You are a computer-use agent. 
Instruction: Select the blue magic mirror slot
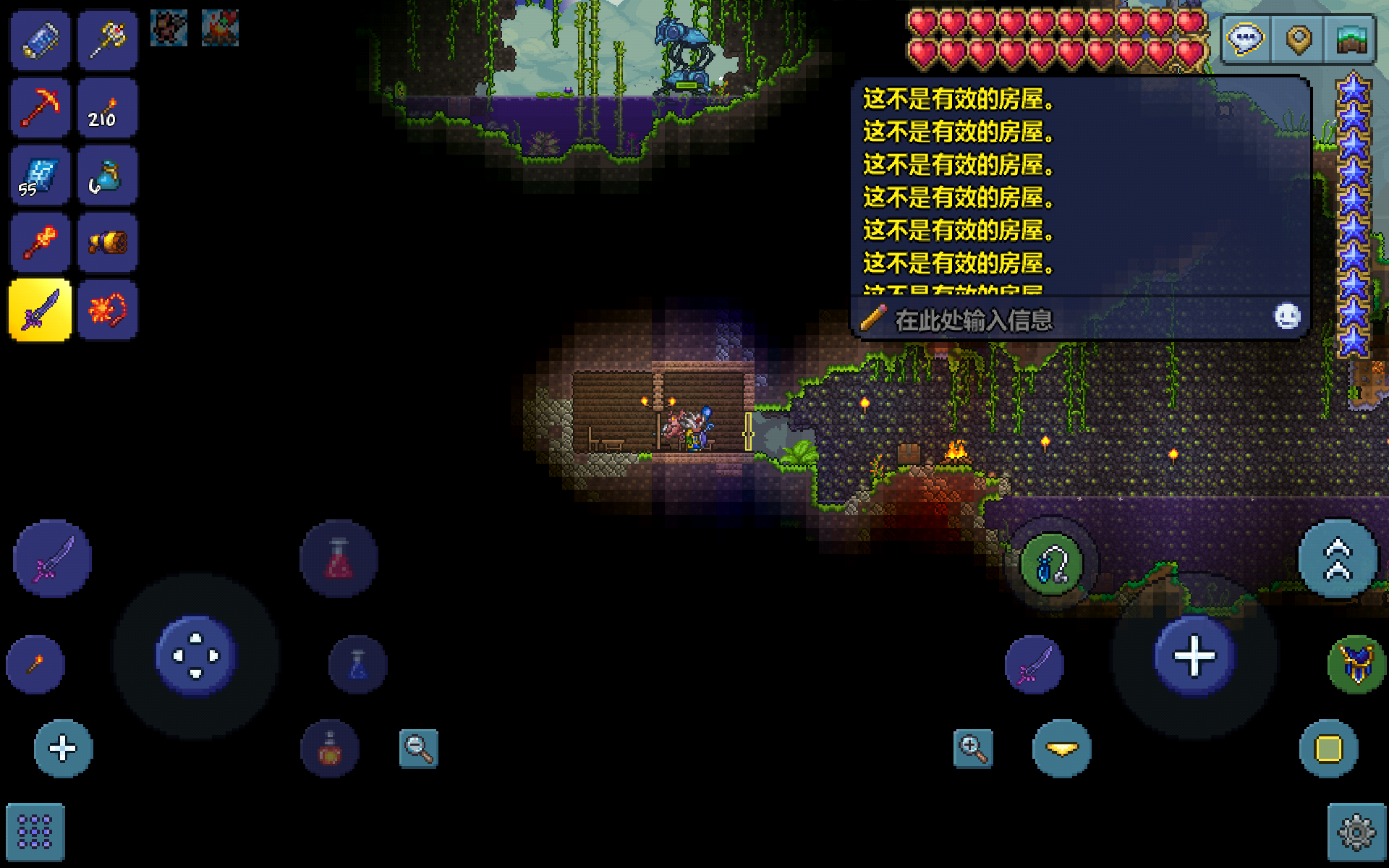tap(41, 41)
